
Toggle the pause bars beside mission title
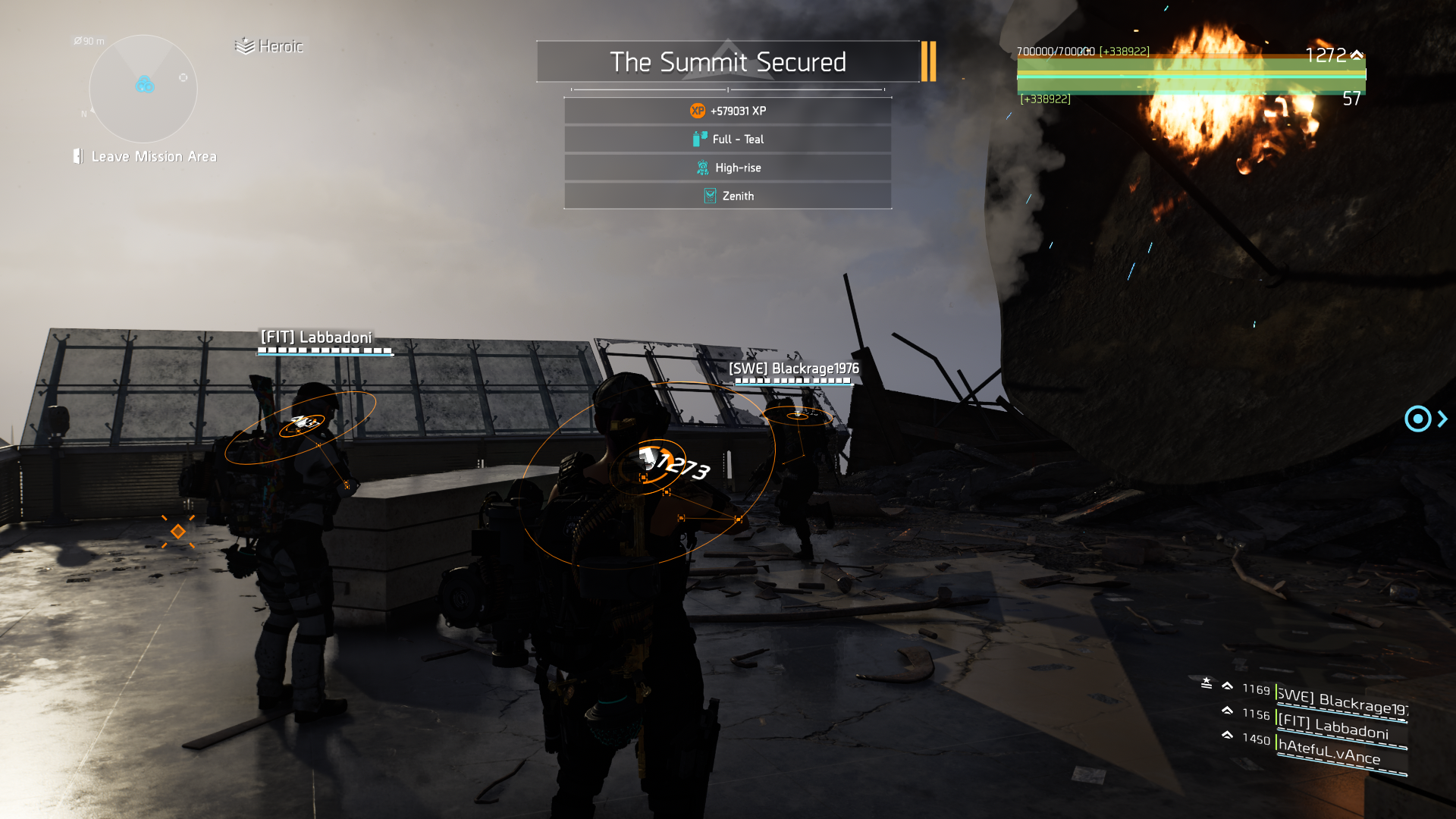pyautogui.click(x=928, y=61)
